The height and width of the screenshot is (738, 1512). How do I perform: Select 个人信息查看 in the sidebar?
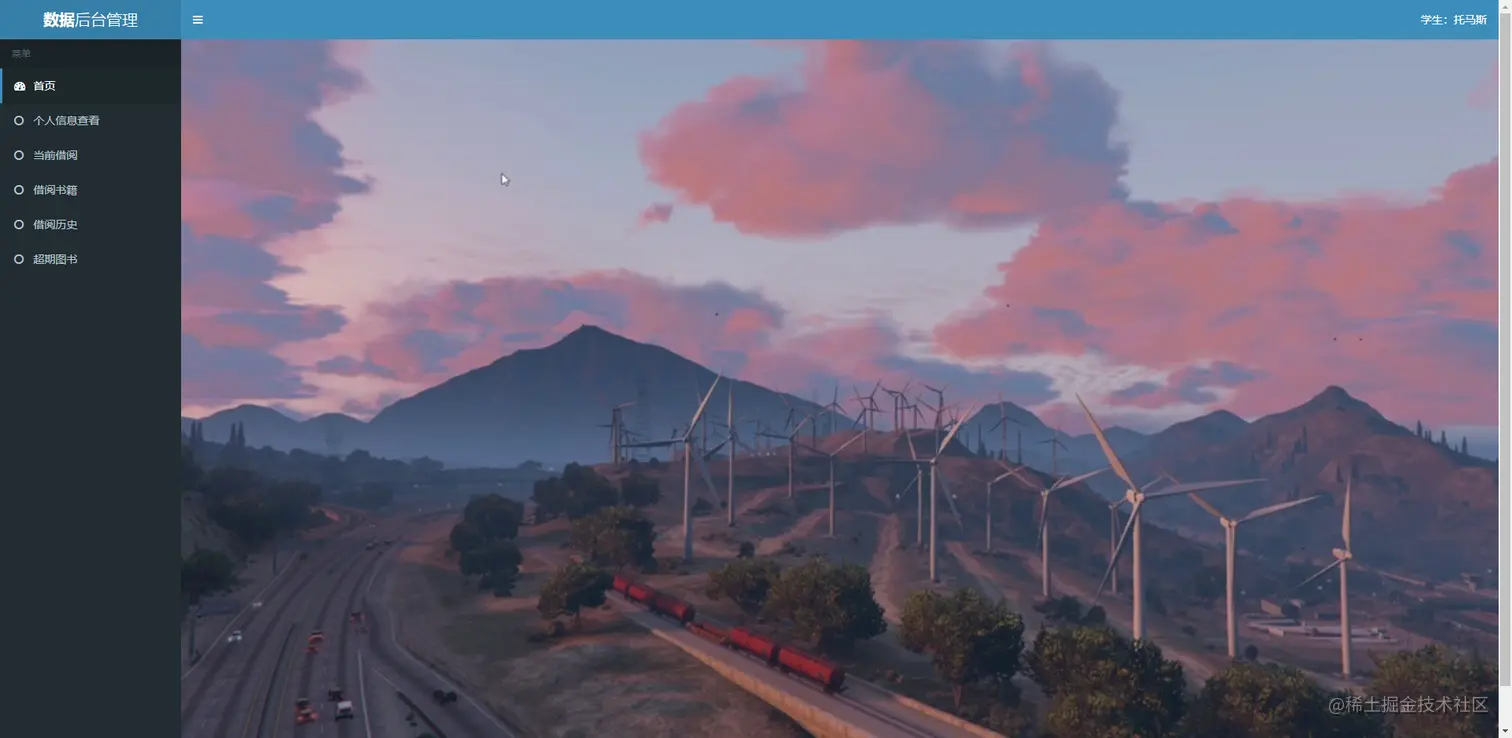click(66, 121)
